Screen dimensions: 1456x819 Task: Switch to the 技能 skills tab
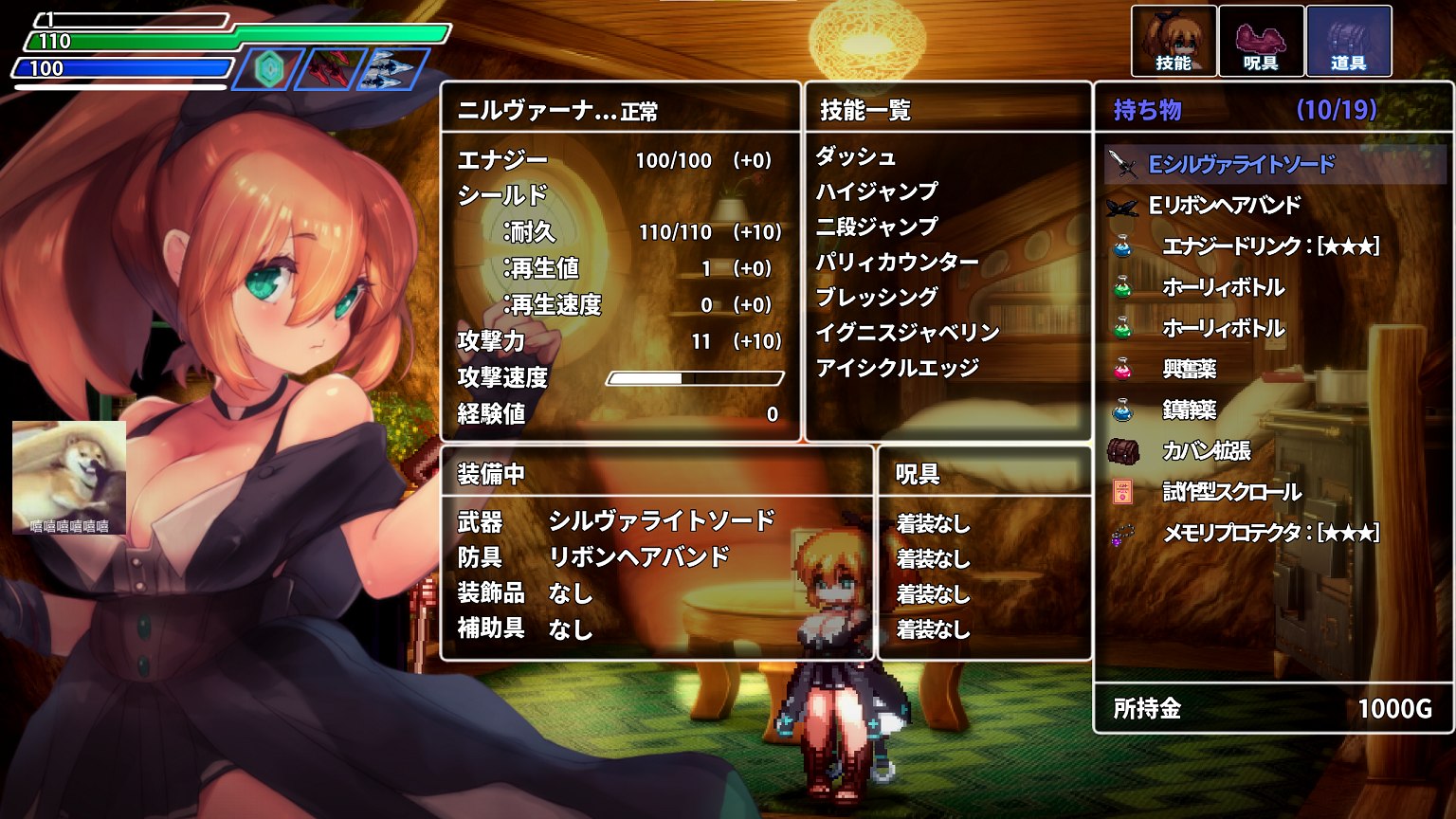pyautogui.click(x=1174, y=41)
